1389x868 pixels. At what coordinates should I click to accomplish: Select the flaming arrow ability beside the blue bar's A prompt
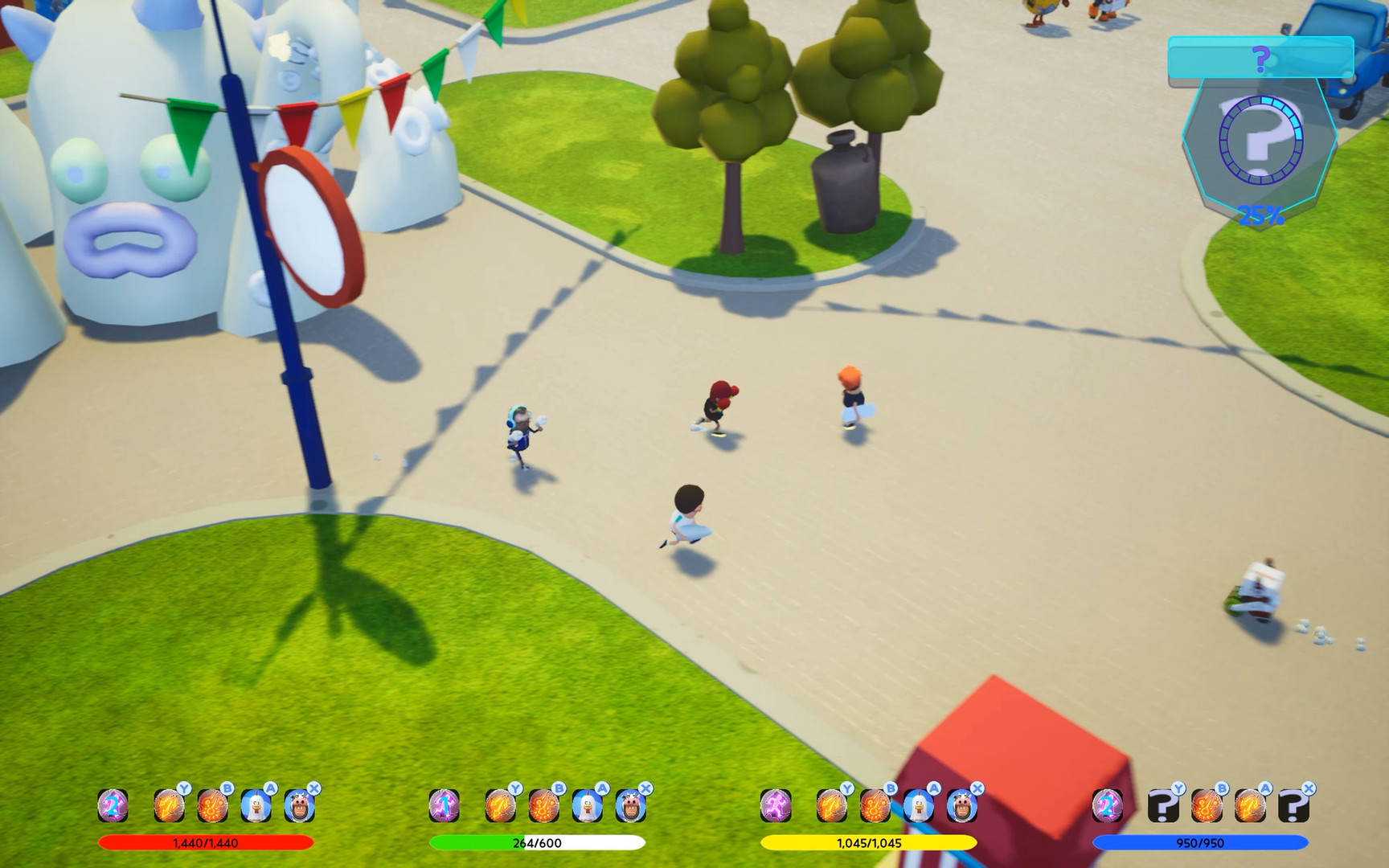coord(1250,806)
